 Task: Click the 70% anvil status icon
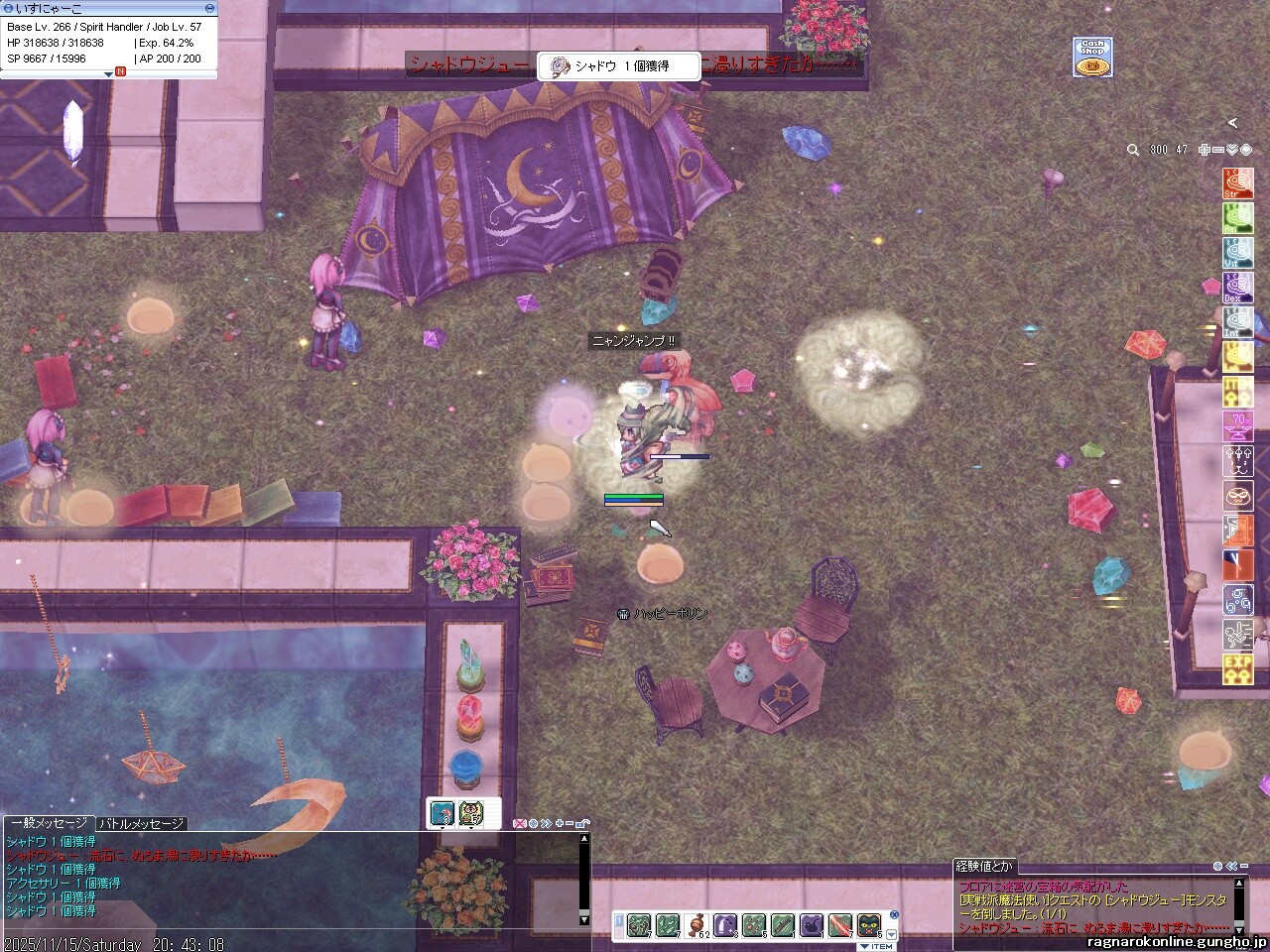(1237, 426)
